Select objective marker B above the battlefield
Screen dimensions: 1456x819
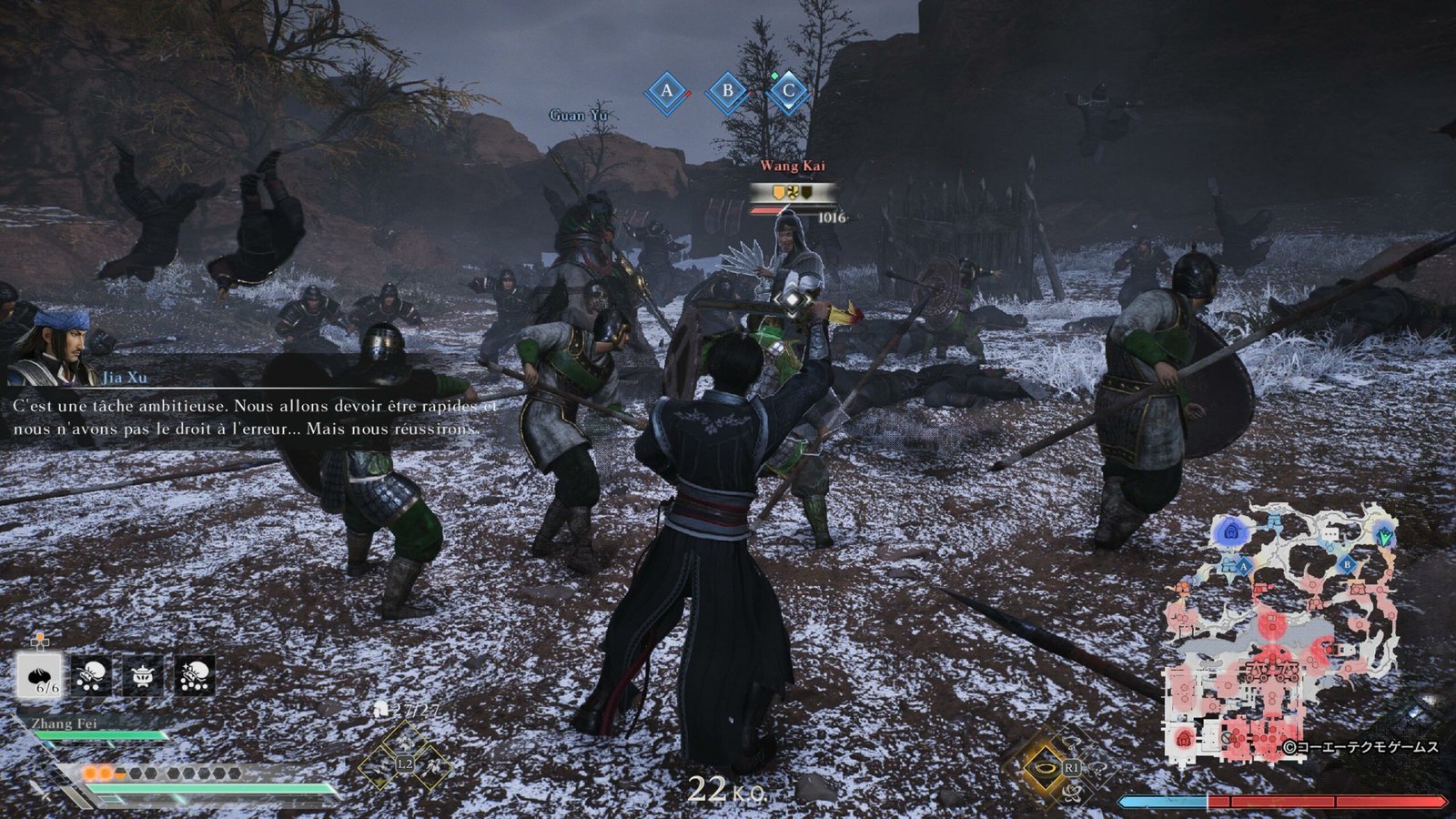[x=727, y=91]
